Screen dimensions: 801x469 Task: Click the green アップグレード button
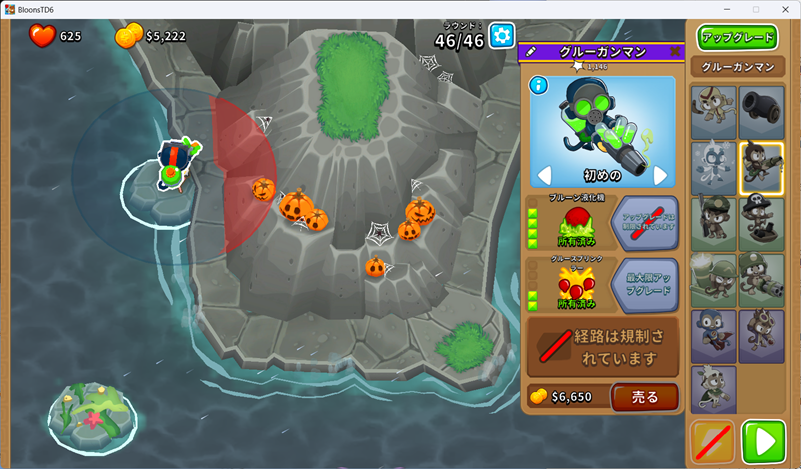pyautogui.click(x=737, y=38)
